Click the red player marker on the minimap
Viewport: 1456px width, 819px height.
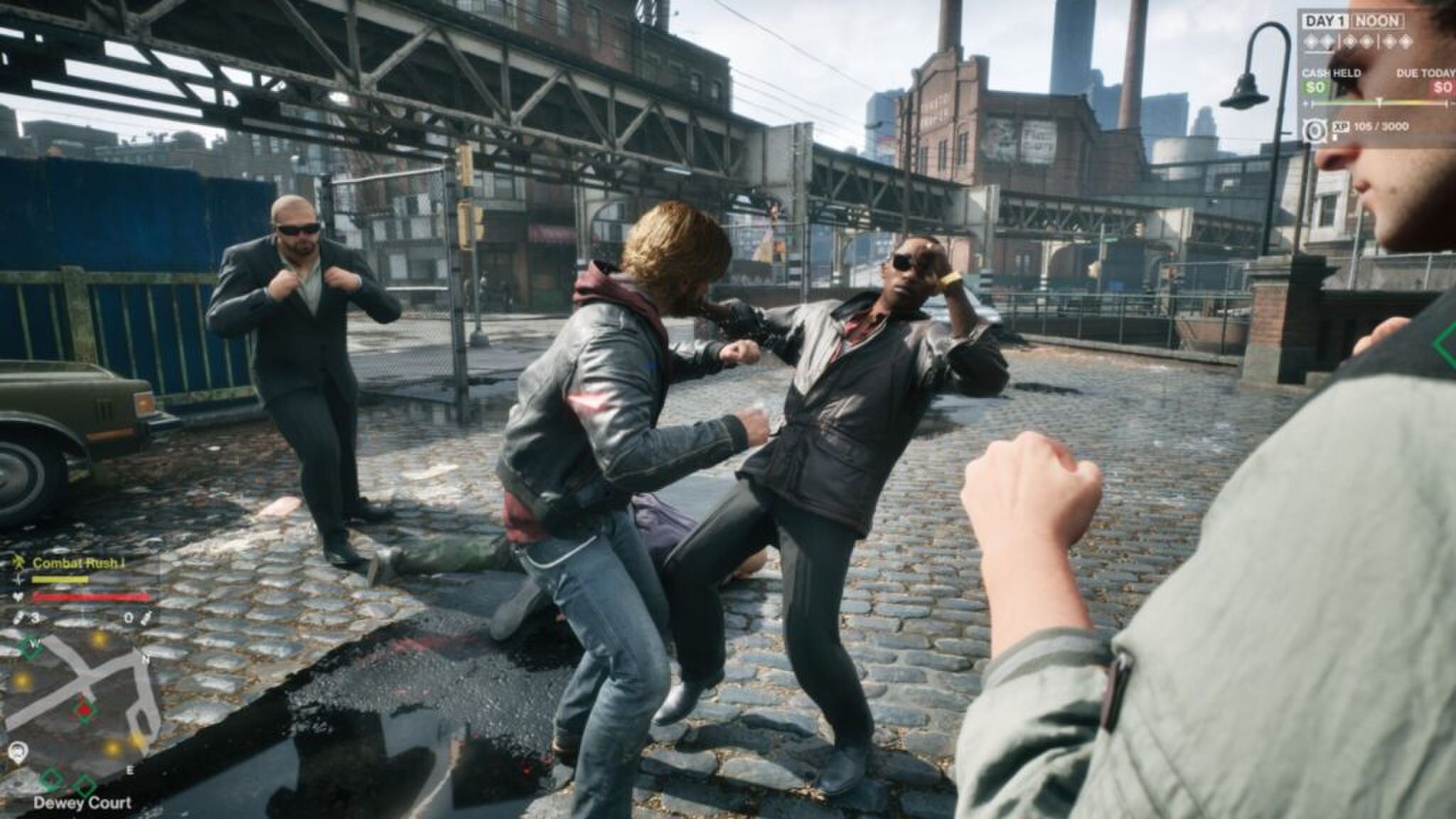coord(85,712)
